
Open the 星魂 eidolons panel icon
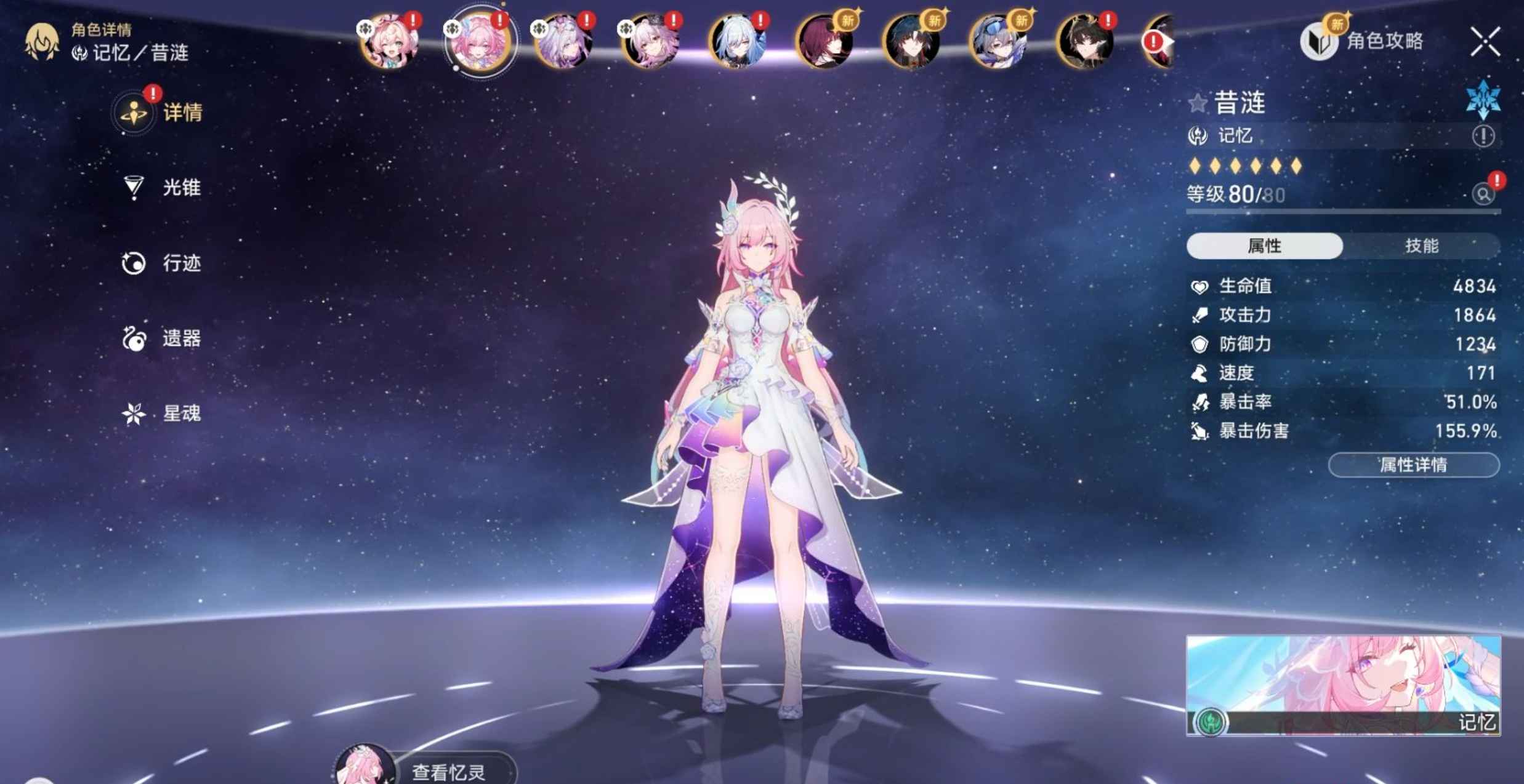click(134, 414)
